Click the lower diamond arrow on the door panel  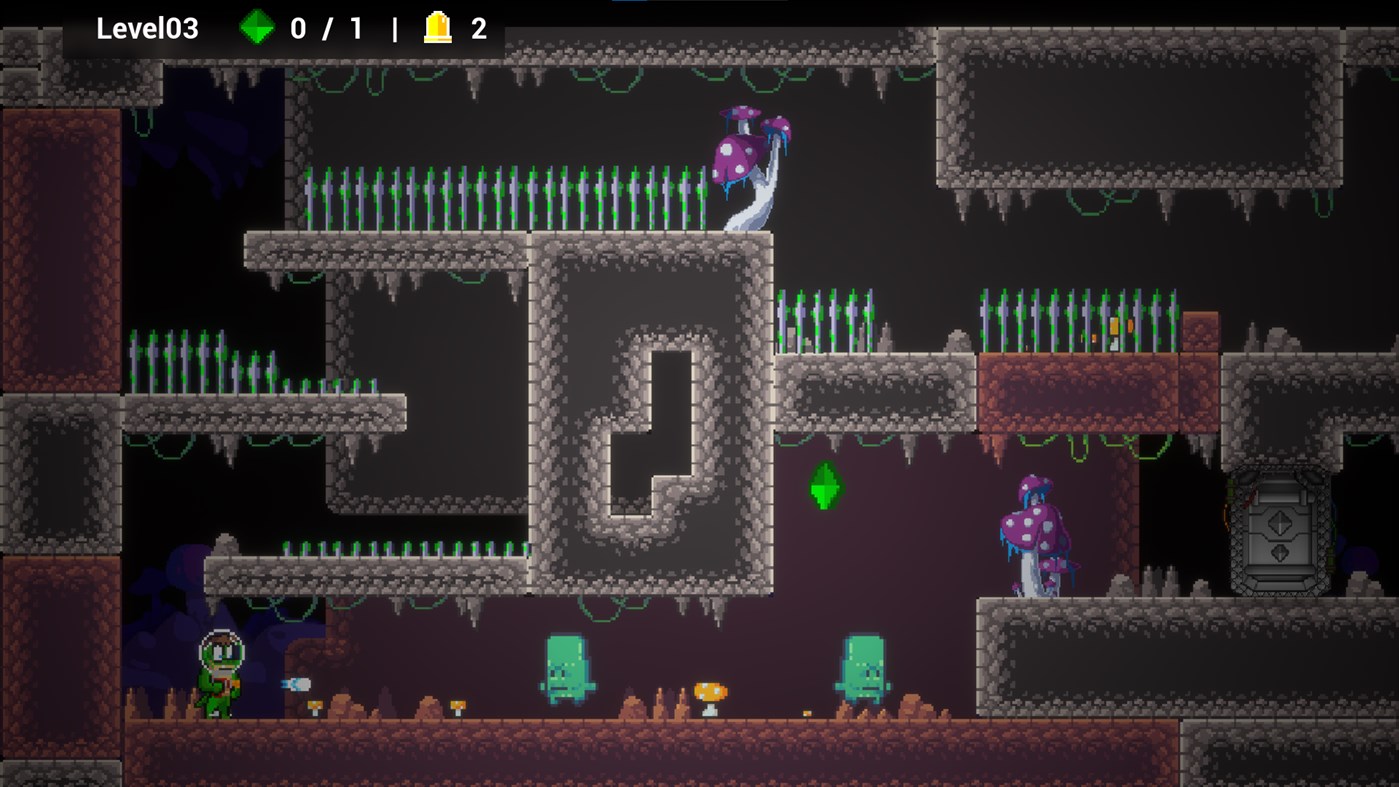coord(1279,552)
